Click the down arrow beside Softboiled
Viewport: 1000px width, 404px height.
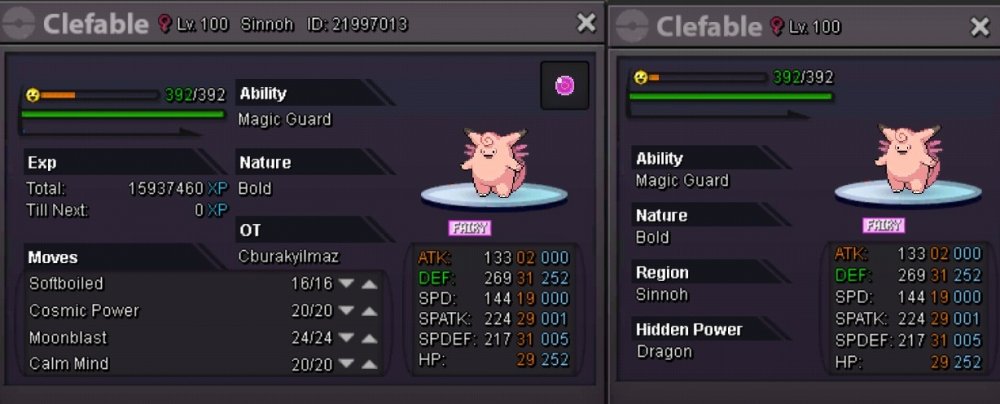(x=346, y=284)
